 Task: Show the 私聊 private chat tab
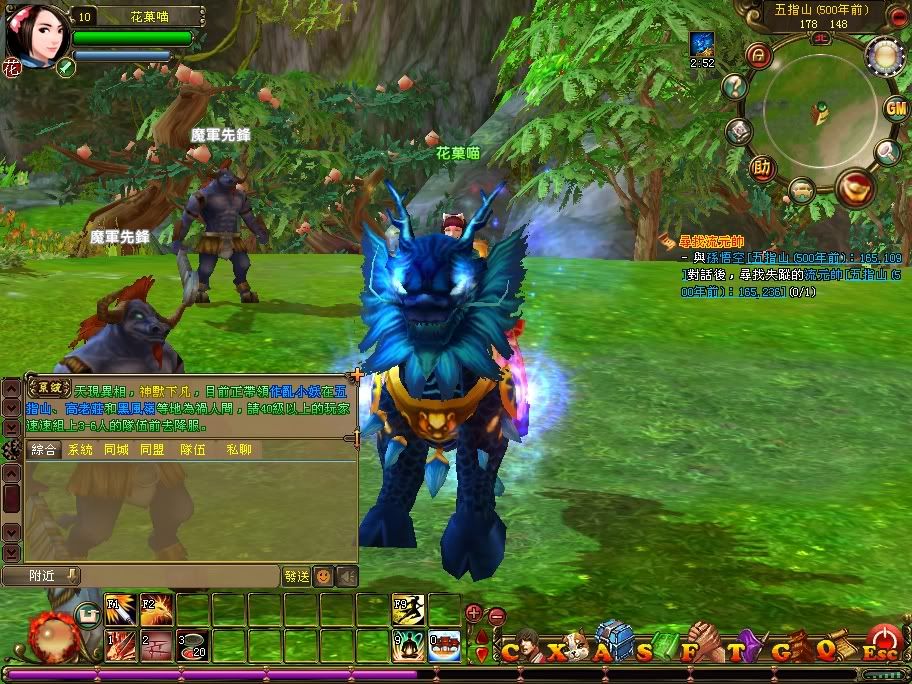pyautogui.click(x=239, y=451)
